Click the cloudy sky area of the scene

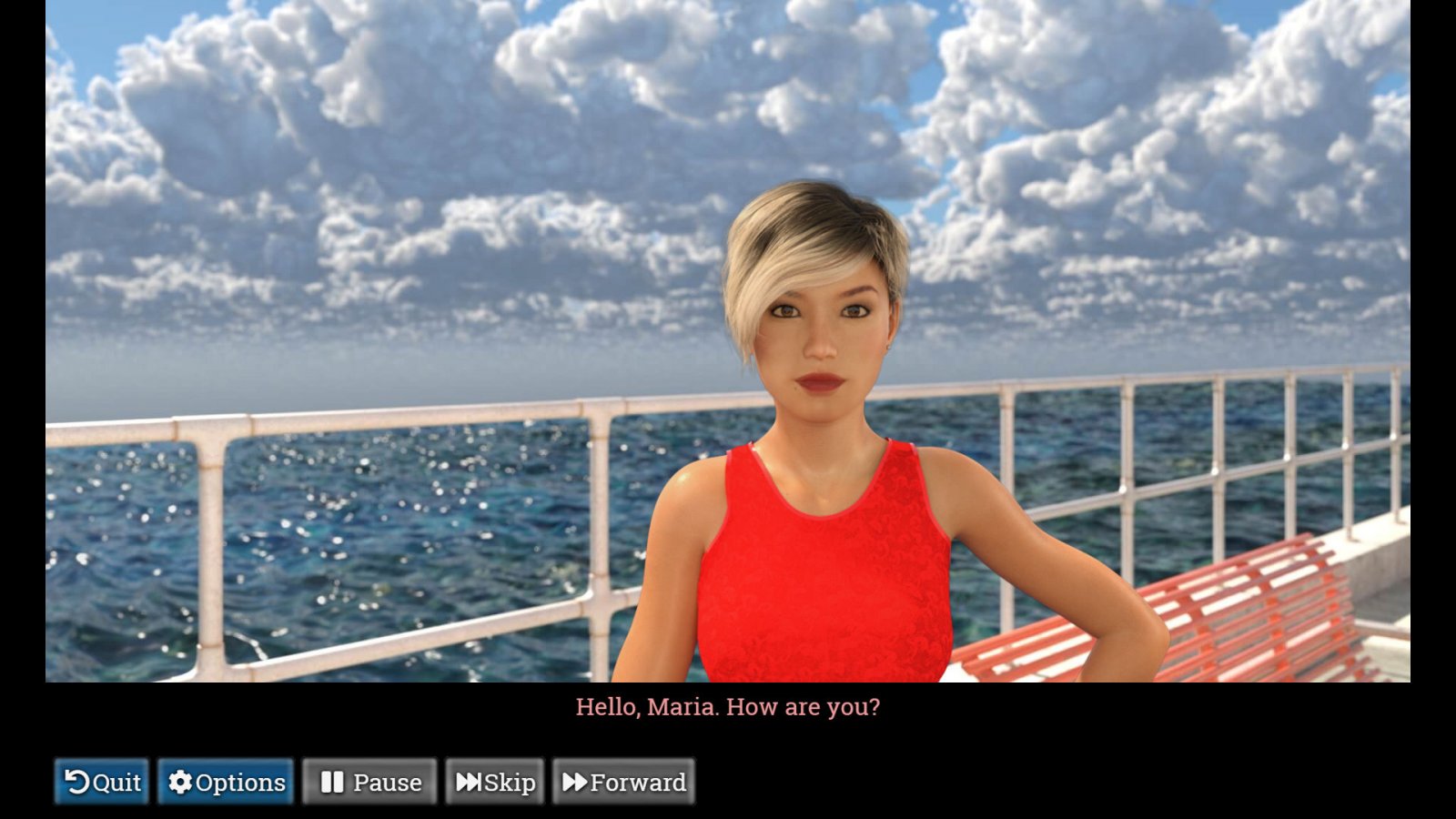point(364,136)
